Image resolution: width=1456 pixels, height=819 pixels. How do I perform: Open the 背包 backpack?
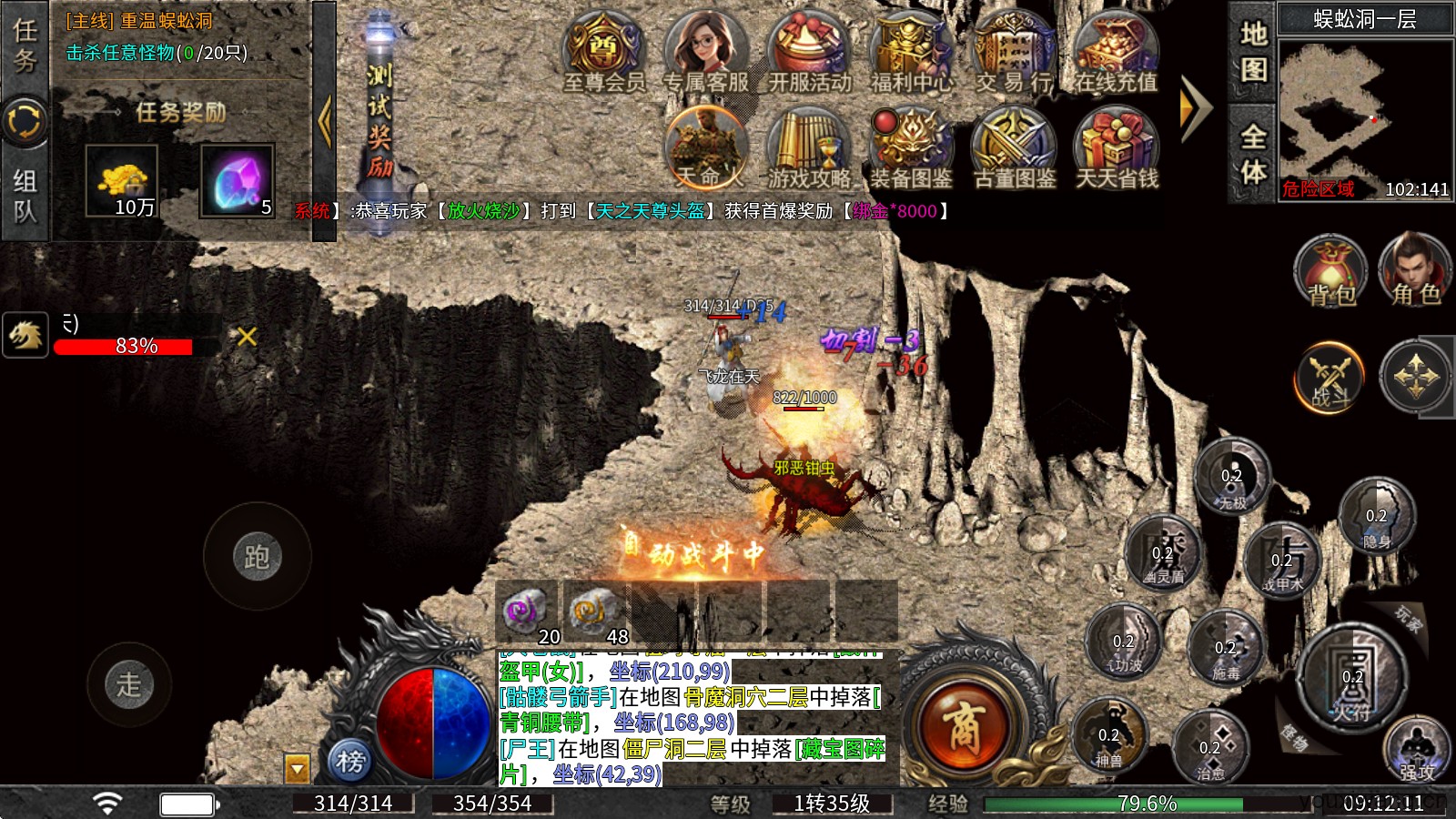pyautogui.click(x=1330, y=270)
